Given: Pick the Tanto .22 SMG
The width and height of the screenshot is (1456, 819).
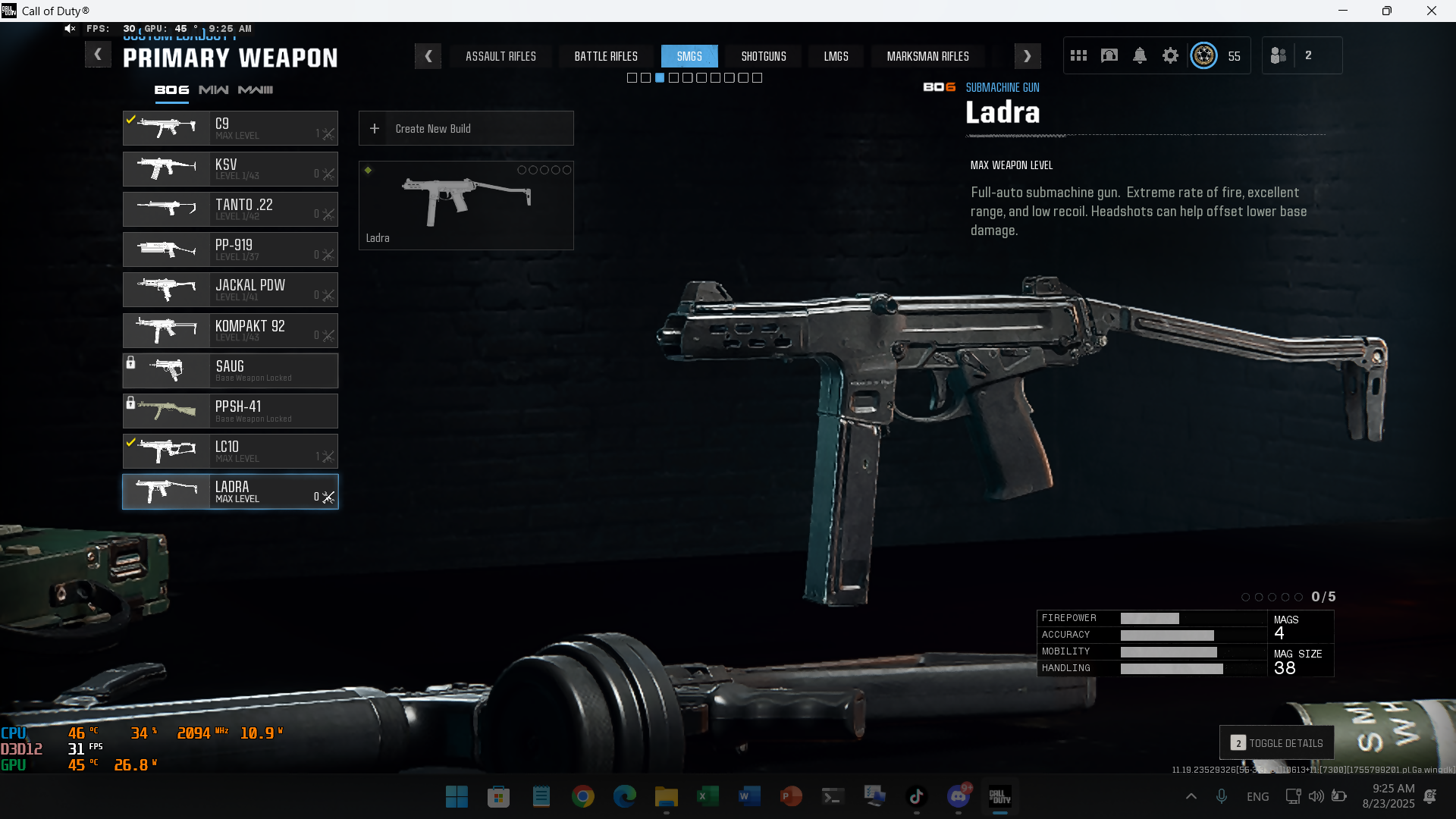Looking at the screenshot, I should (x=230, y=209).
